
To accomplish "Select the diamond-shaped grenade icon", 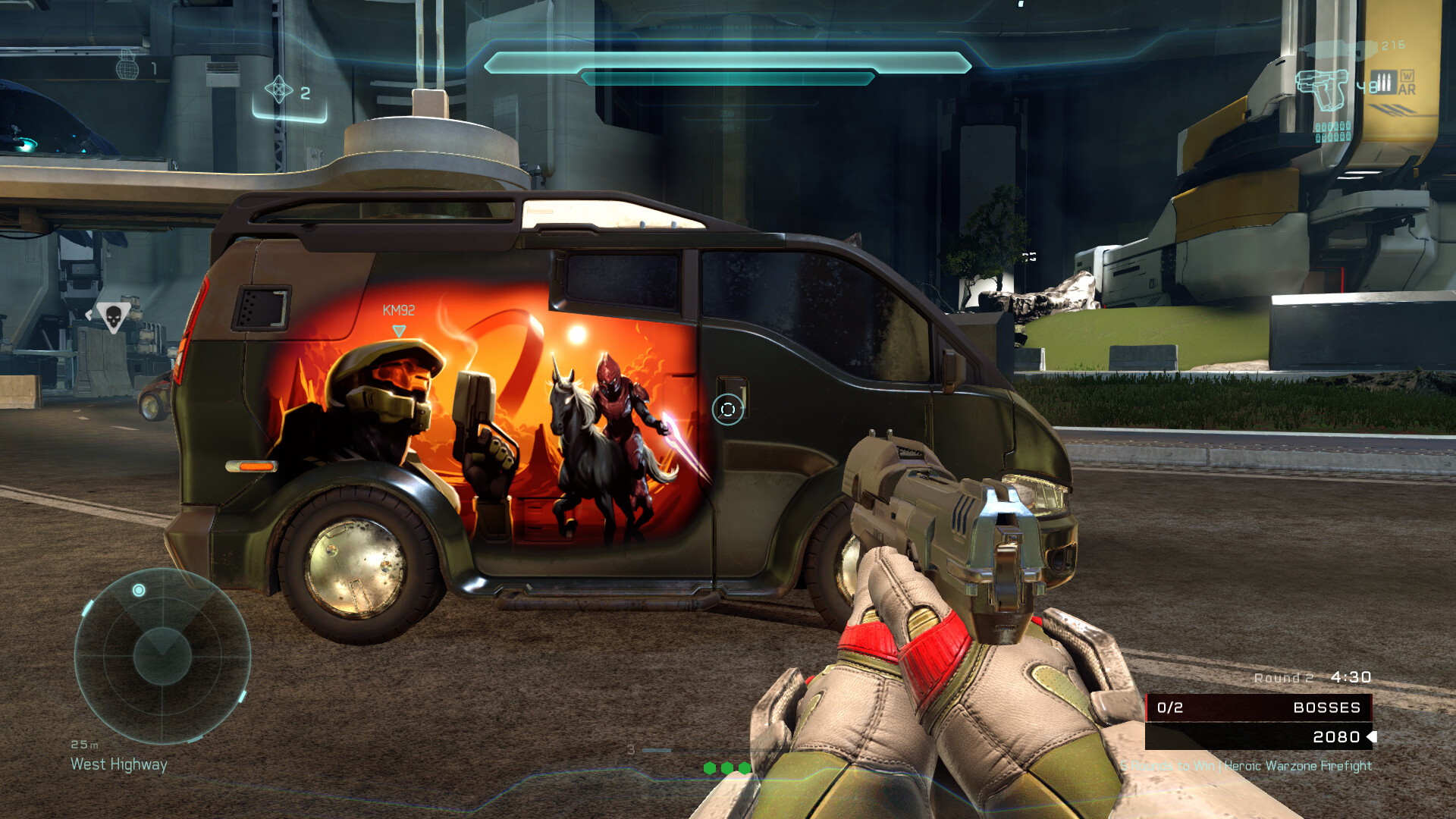I will (278, 89).
